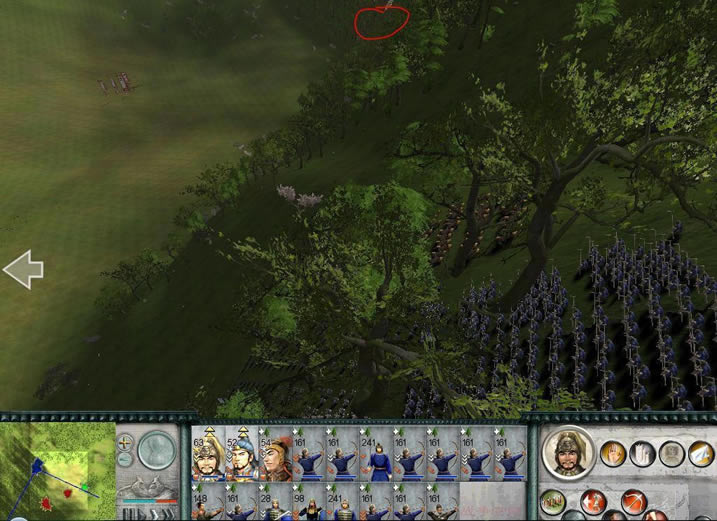Zoom out the minimap with minus button

pos(125,459)
